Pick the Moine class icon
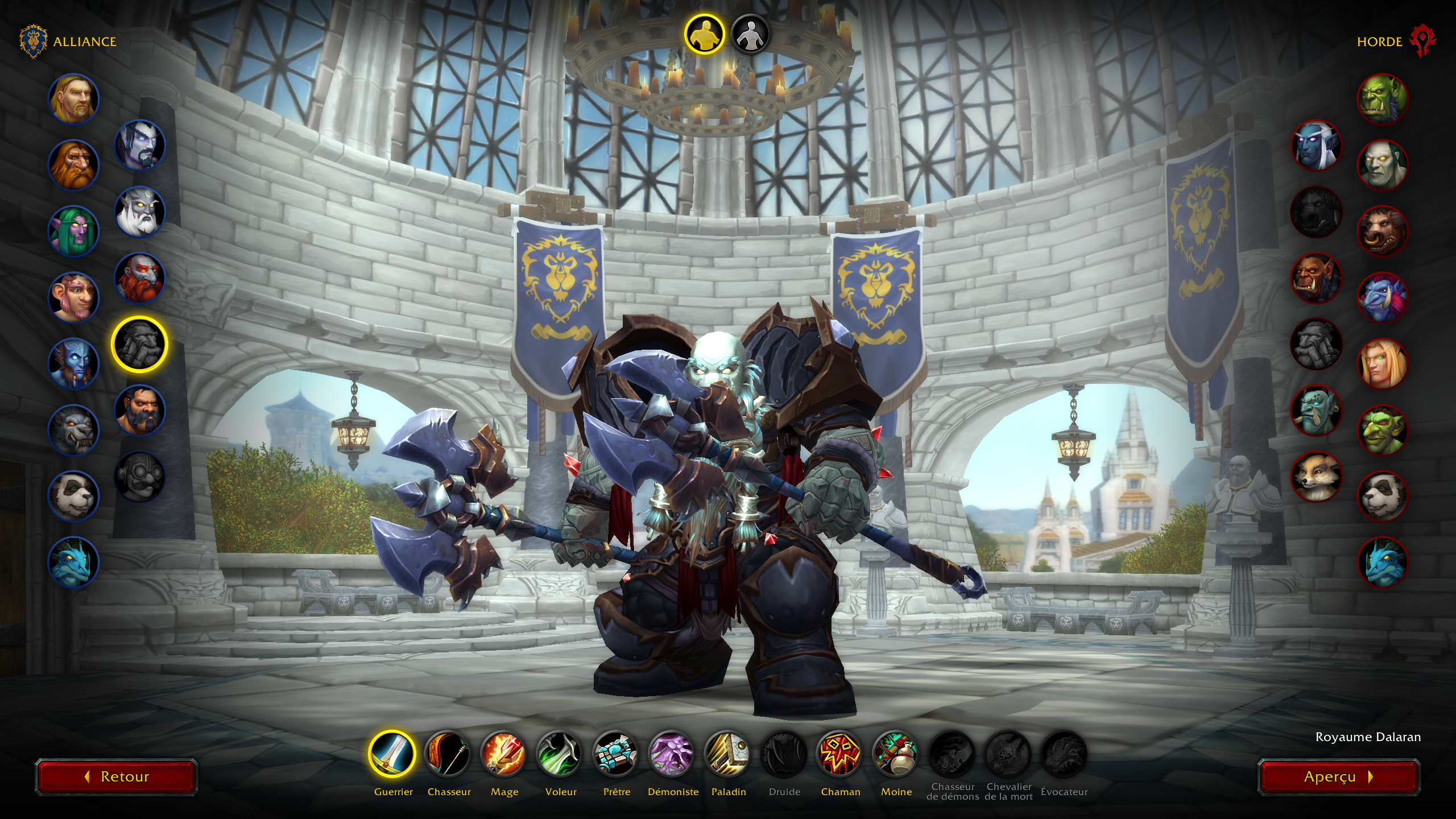1456x819 pixels. [x=896, y=754]
